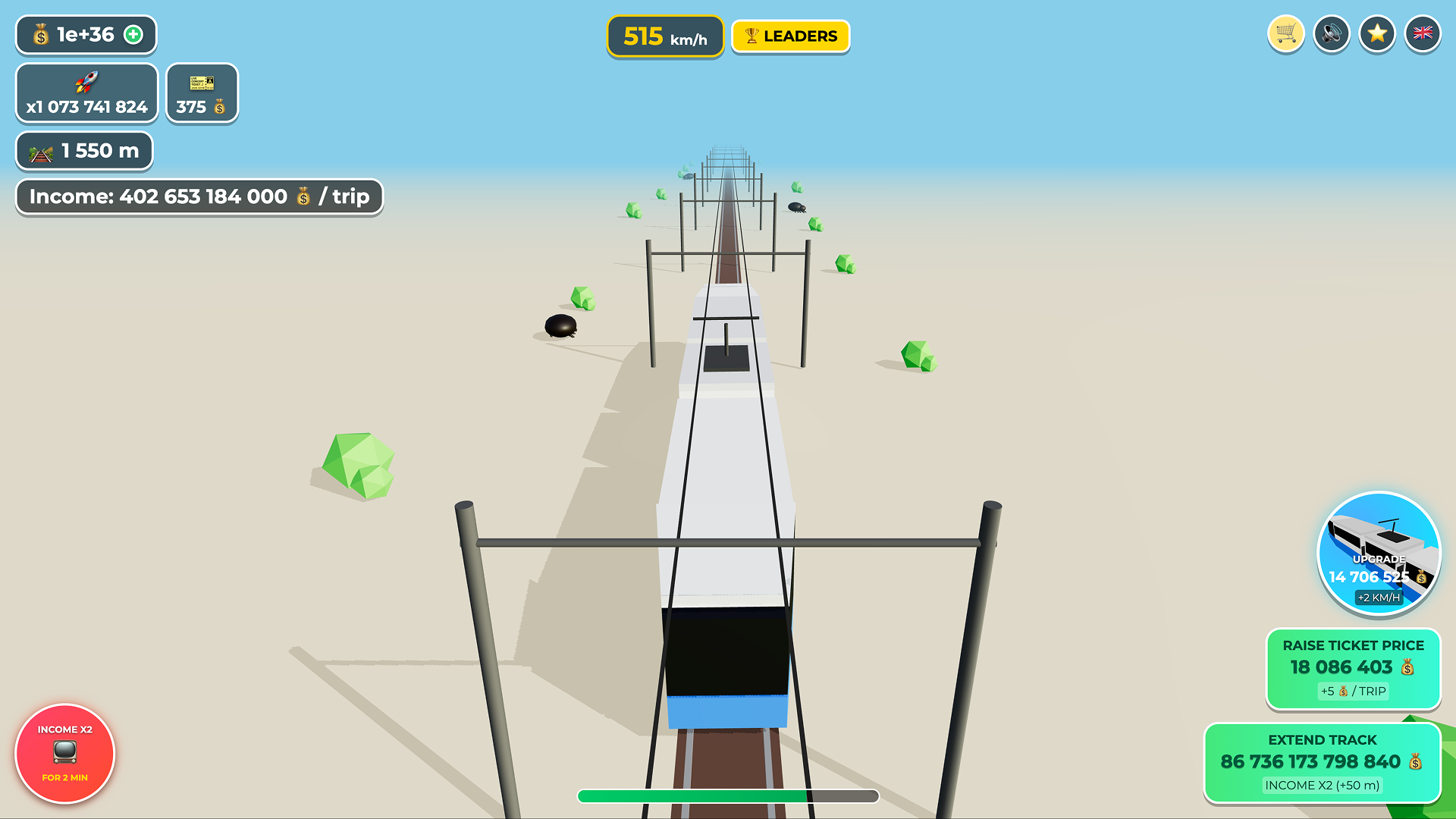Open the LEADERS leaderboard
The image size is (1456, 819).
pos(790,36)
